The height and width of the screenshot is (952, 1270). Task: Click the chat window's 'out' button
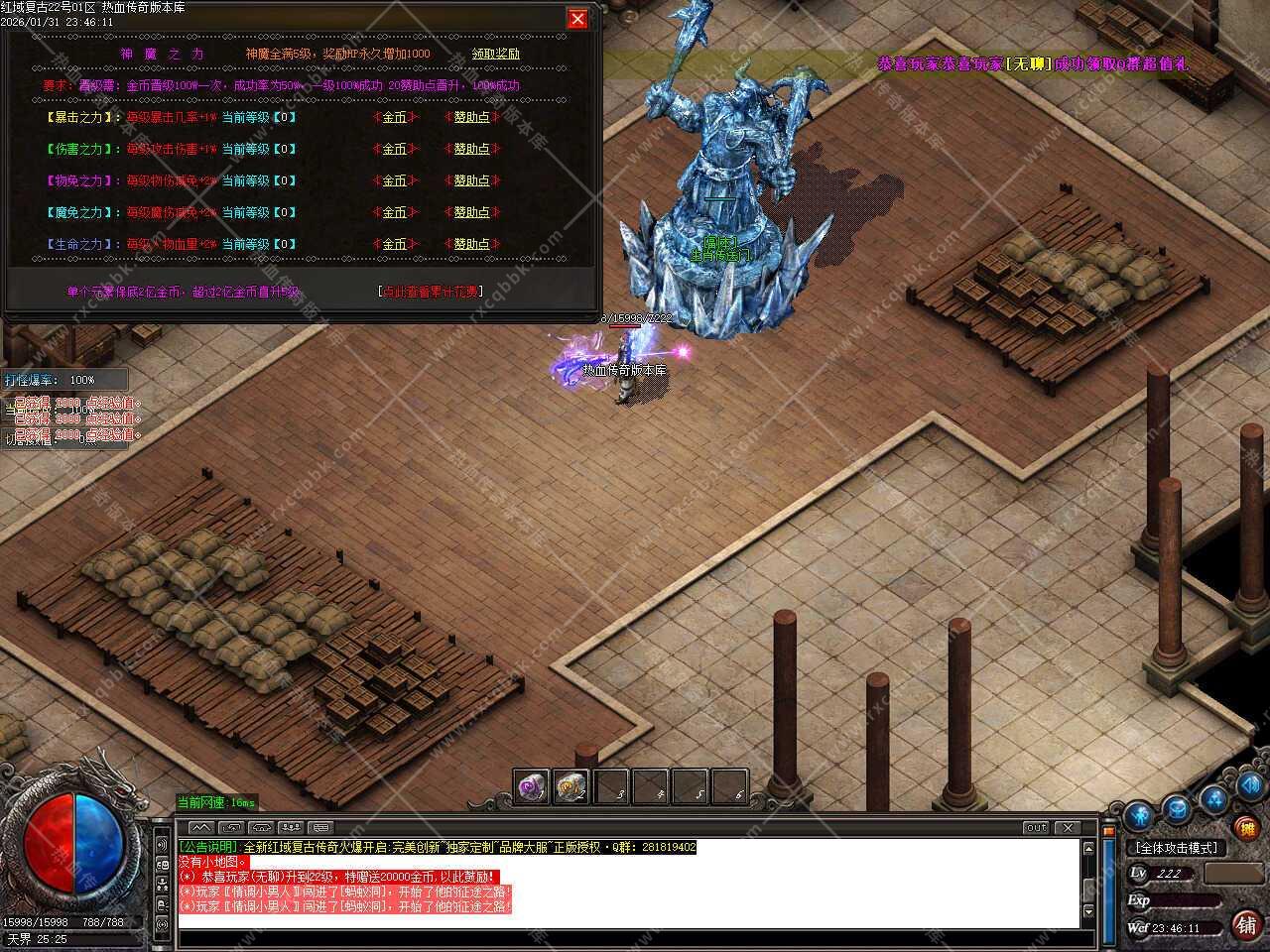point(1036,827)
